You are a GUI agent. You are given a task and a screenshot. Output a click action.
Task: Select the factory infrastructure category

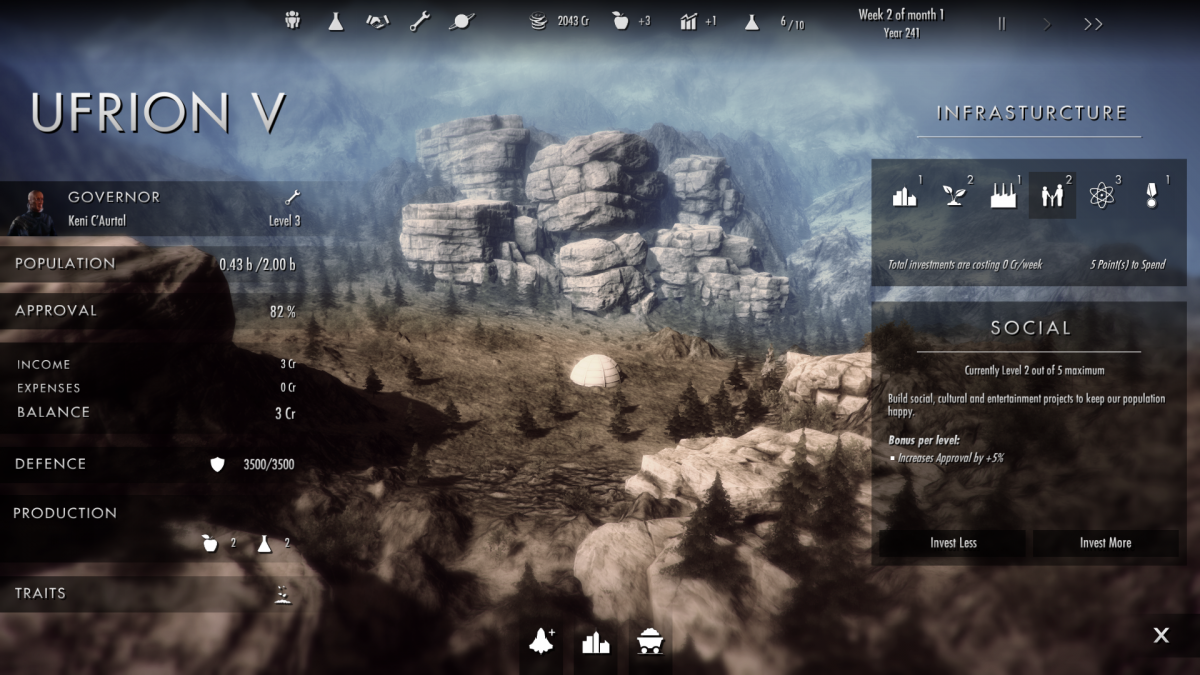point(1003,196)
